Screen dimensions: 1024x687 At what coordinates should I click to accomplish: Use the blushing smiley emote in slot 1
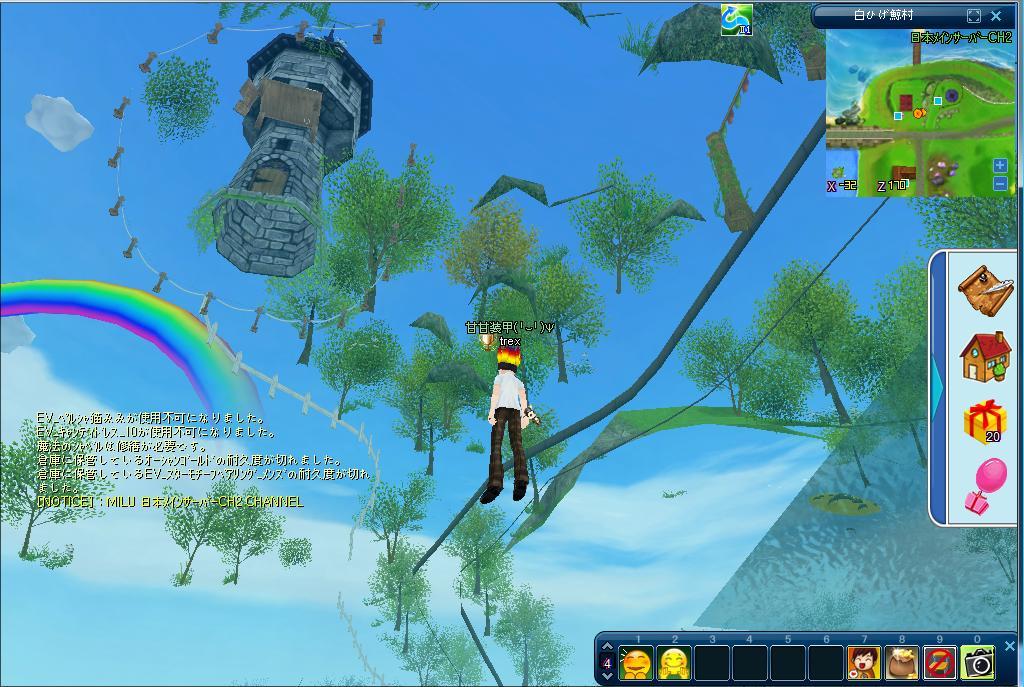(x=637, y=662)
